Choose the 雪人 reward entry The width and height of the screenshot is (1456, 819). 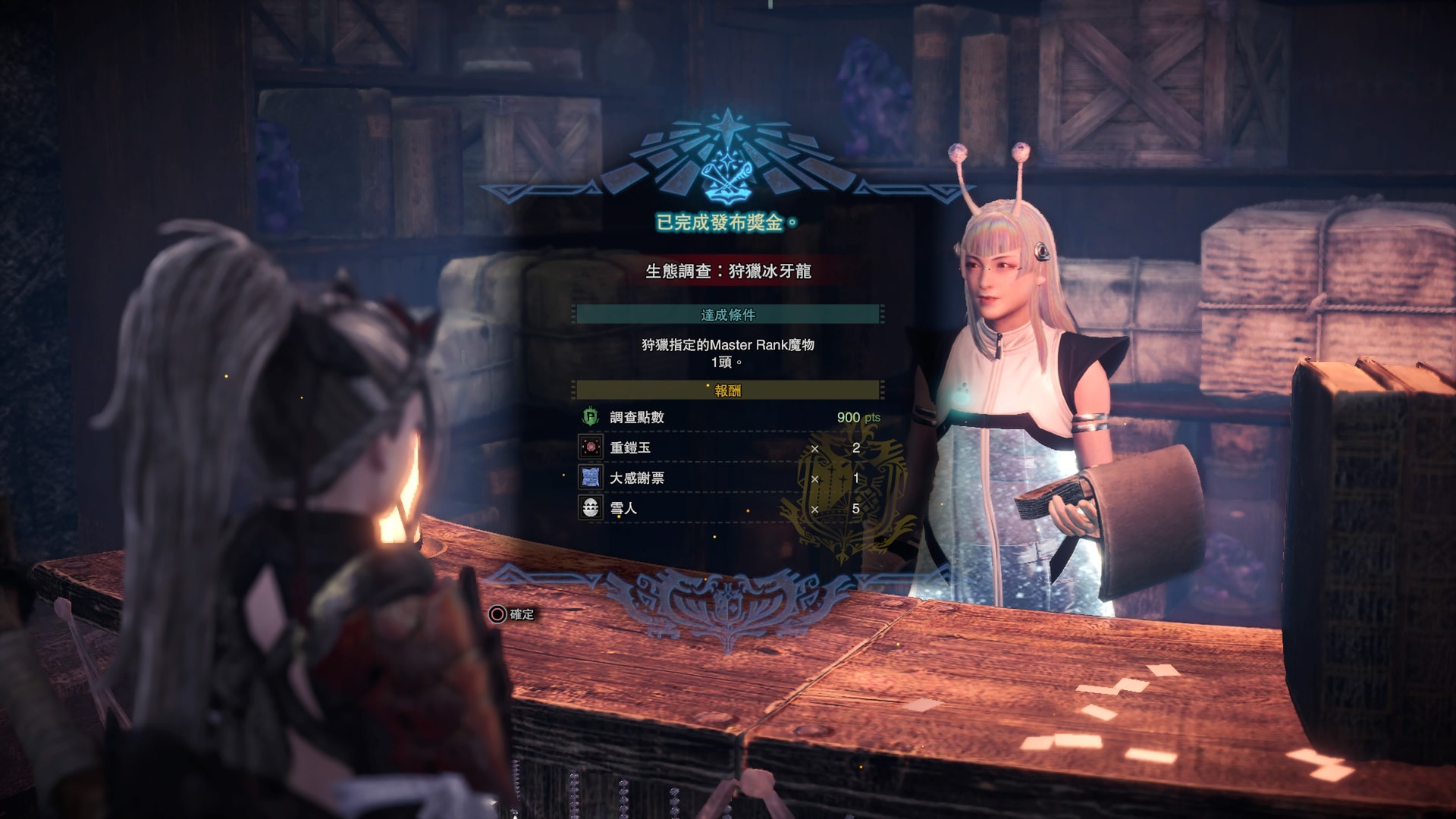coord(726,508)
